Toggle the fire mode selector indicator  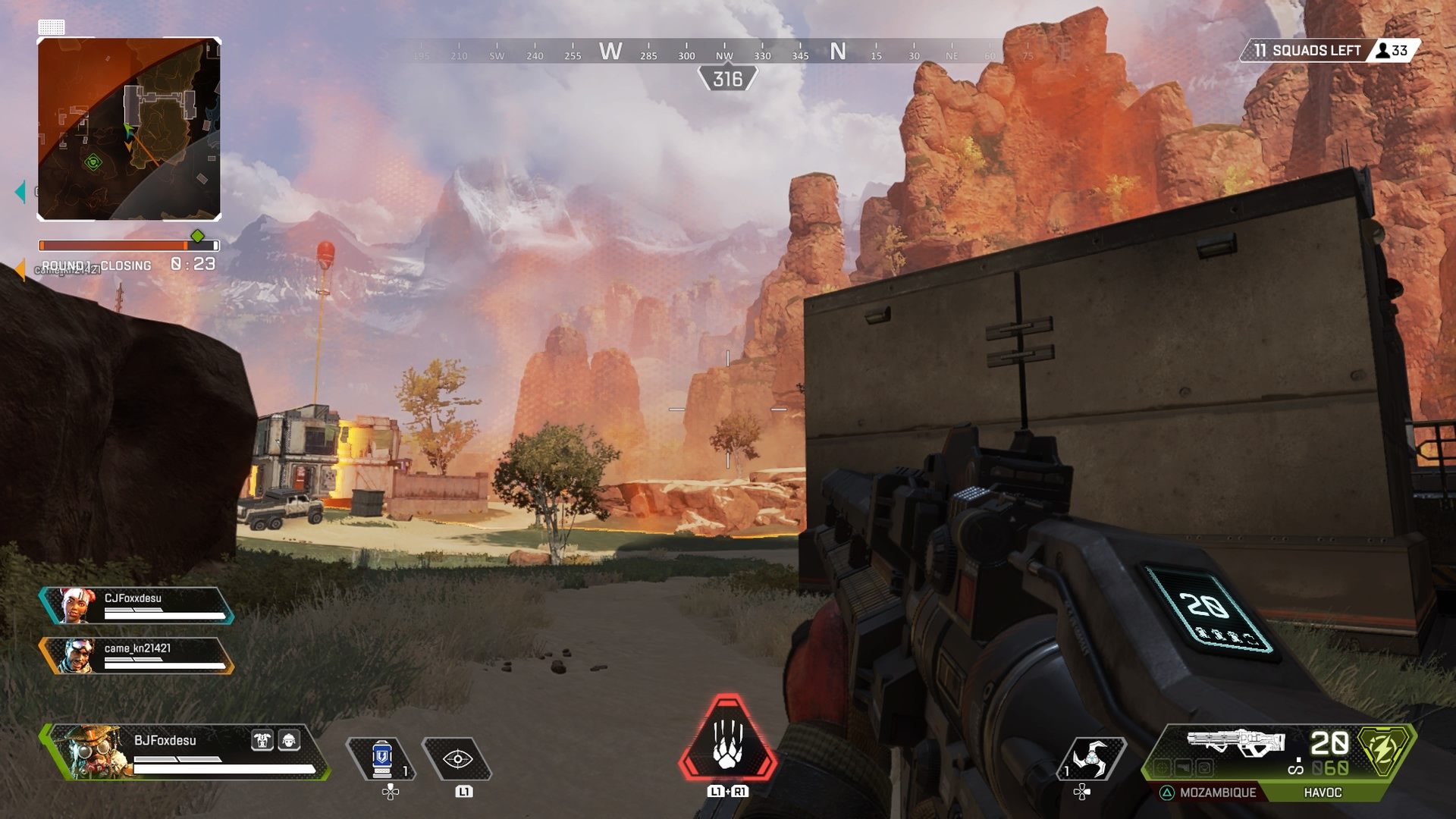click(x=1298, y=768)
